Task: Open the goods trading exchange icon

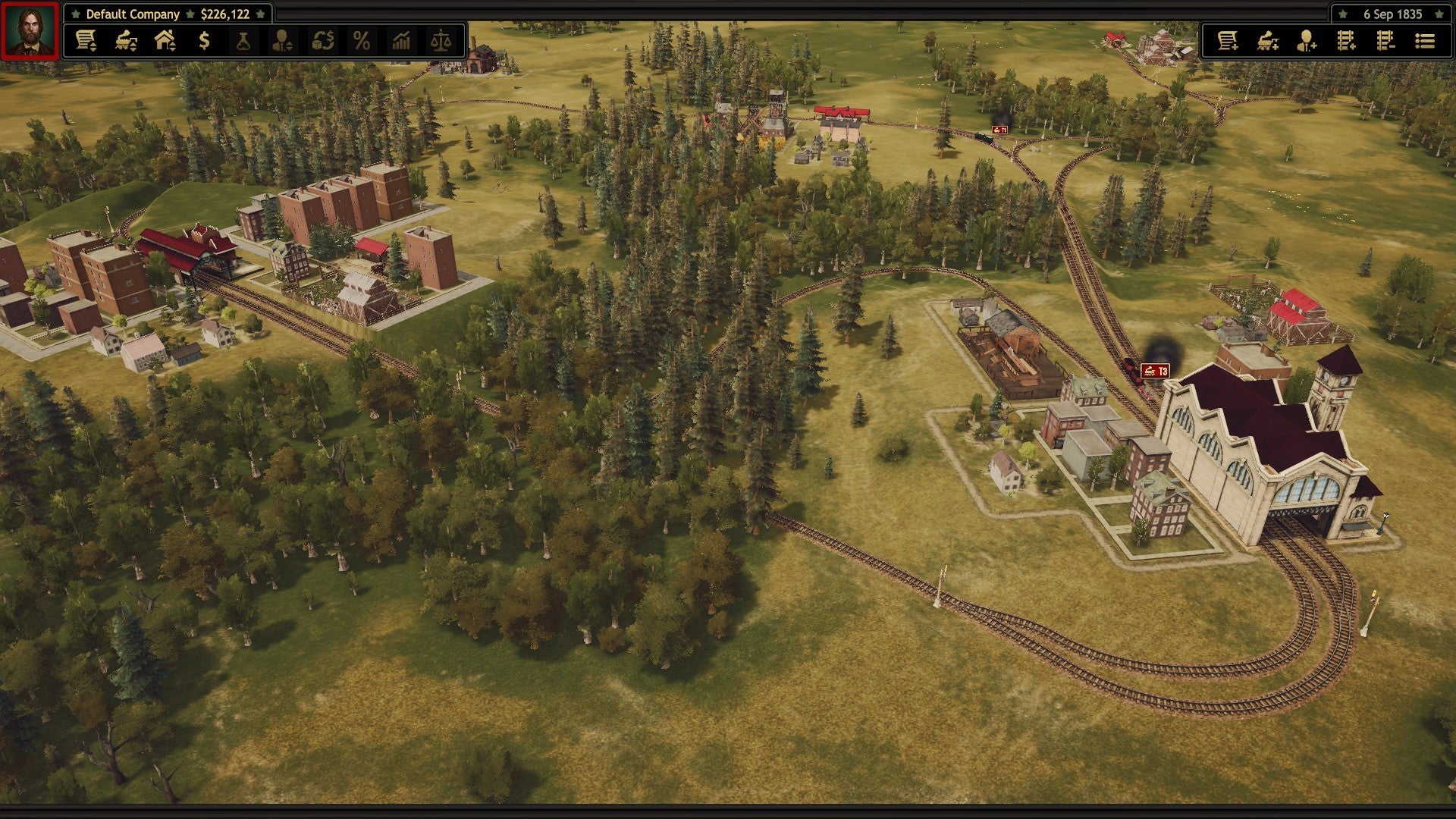Action: 323,42
